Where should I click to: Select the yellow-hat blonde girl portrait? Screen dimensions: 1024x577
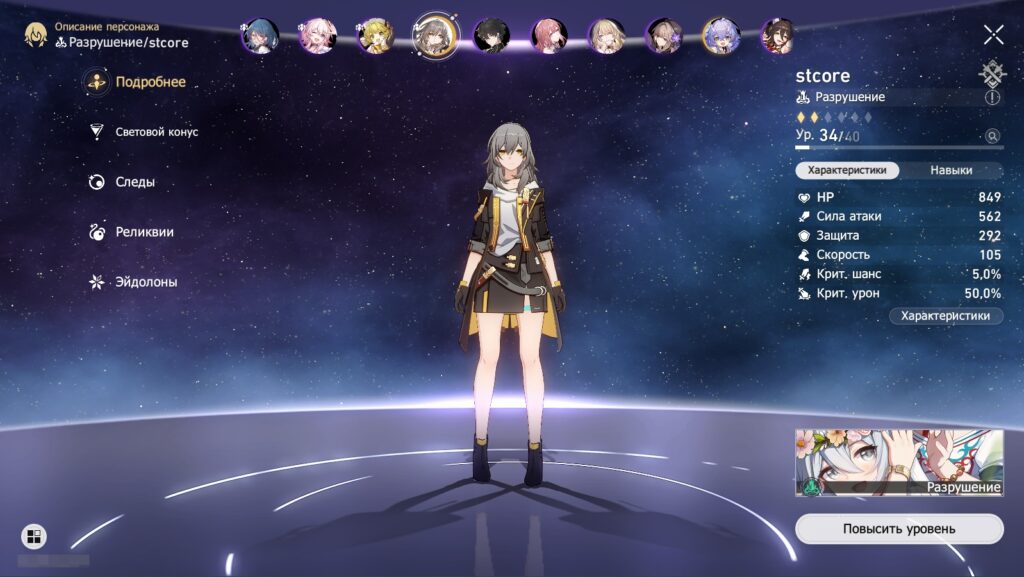[376, 36]
